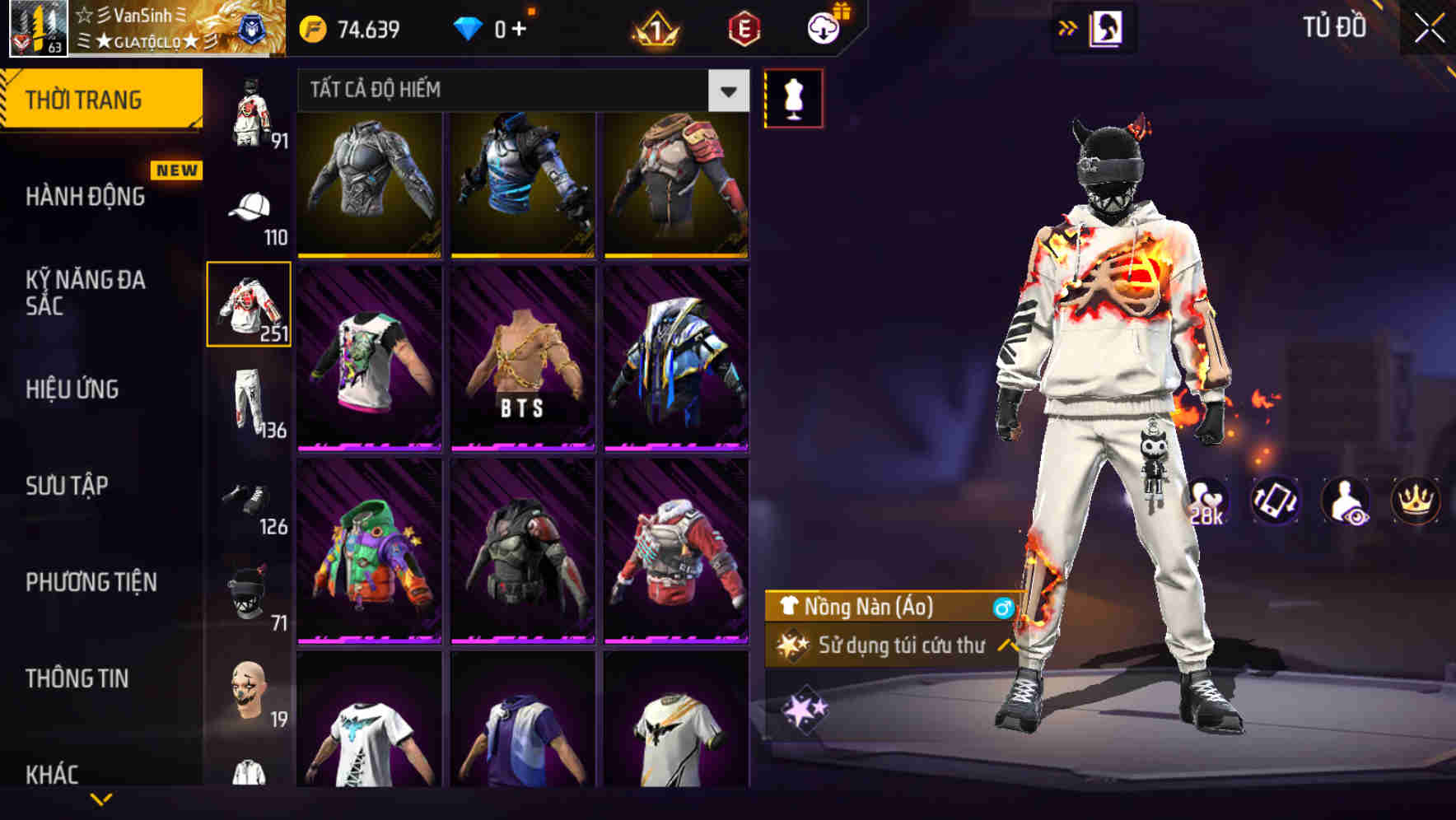Open the SƯU TẬP section
1456x820 pixels.
pyautogui.click(x=66, y=486)
